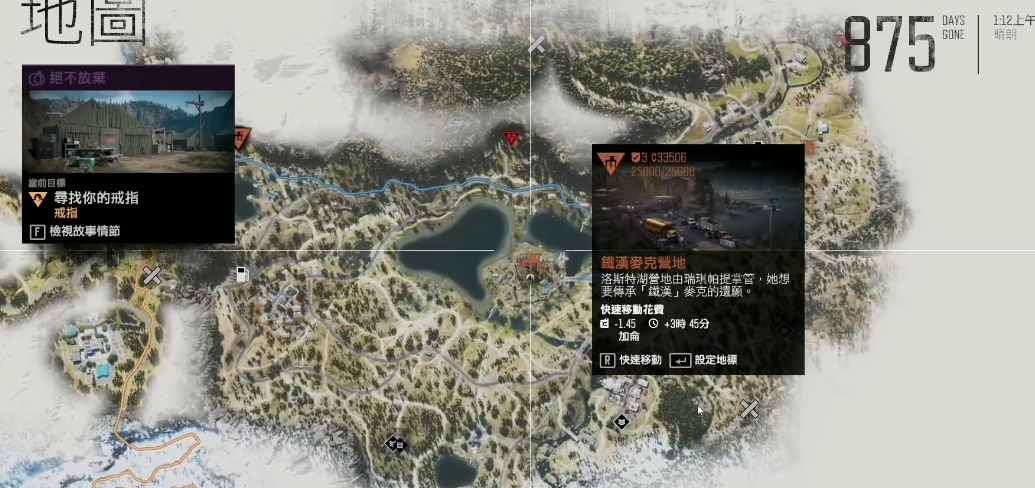Select the gas pump fuel marker
The width and height of the screenshot is (1035, 488).
click(x=241, y=274)
